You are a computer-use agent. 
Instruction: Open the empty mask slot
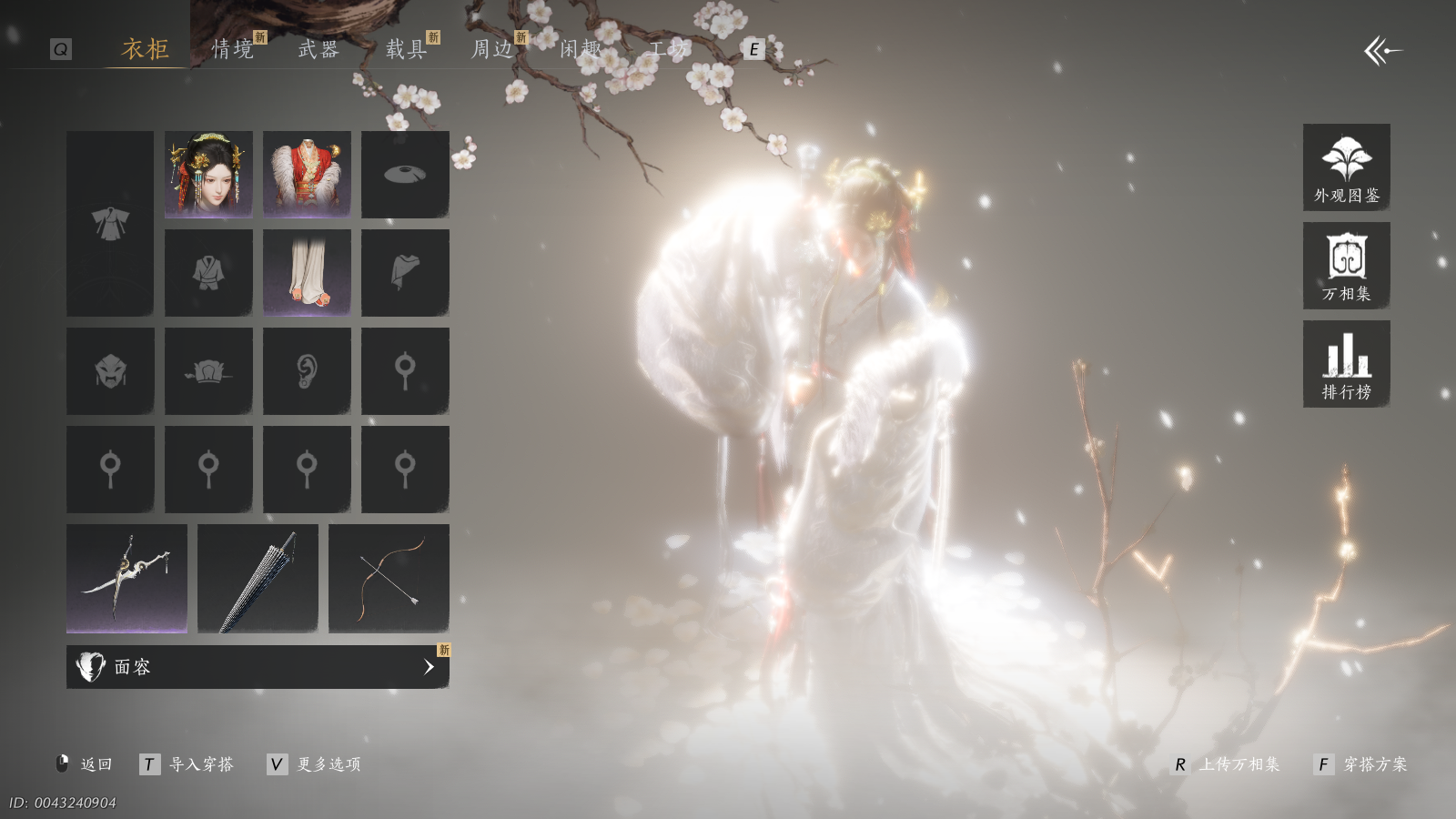[110, 370]
